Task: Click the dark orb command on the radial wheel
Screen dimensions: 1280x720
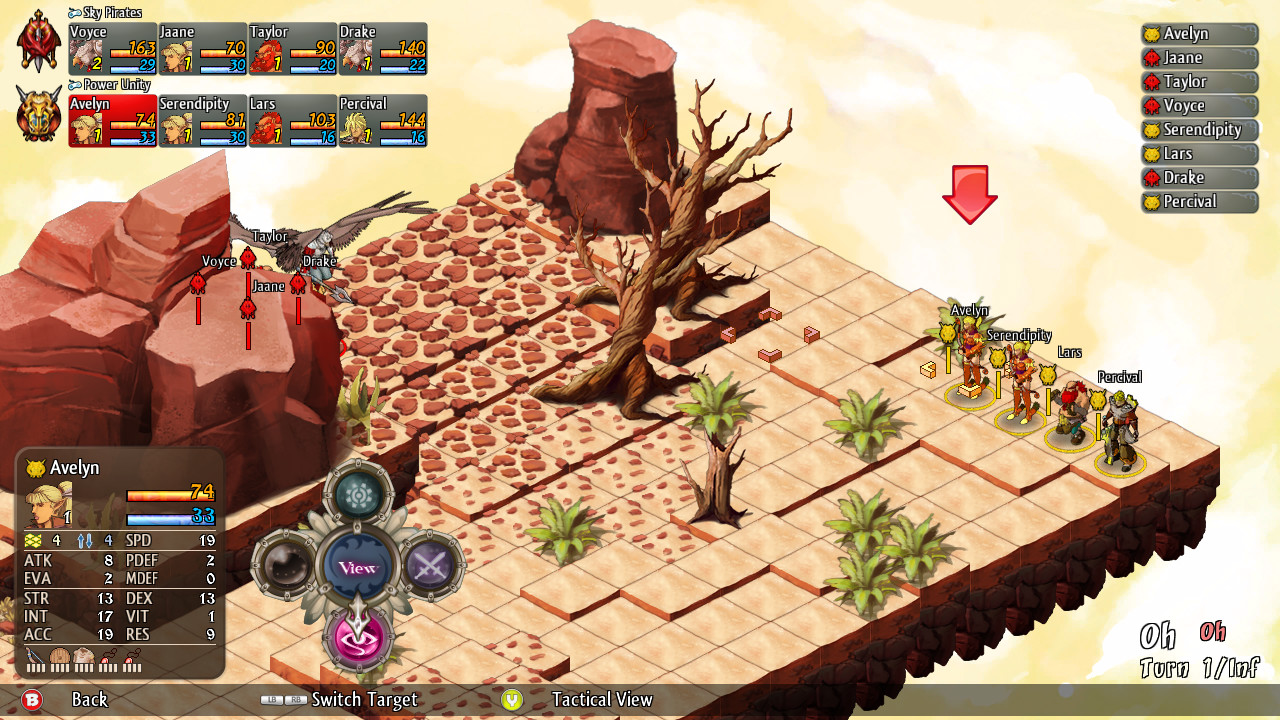Action: (x=288, y=563)
